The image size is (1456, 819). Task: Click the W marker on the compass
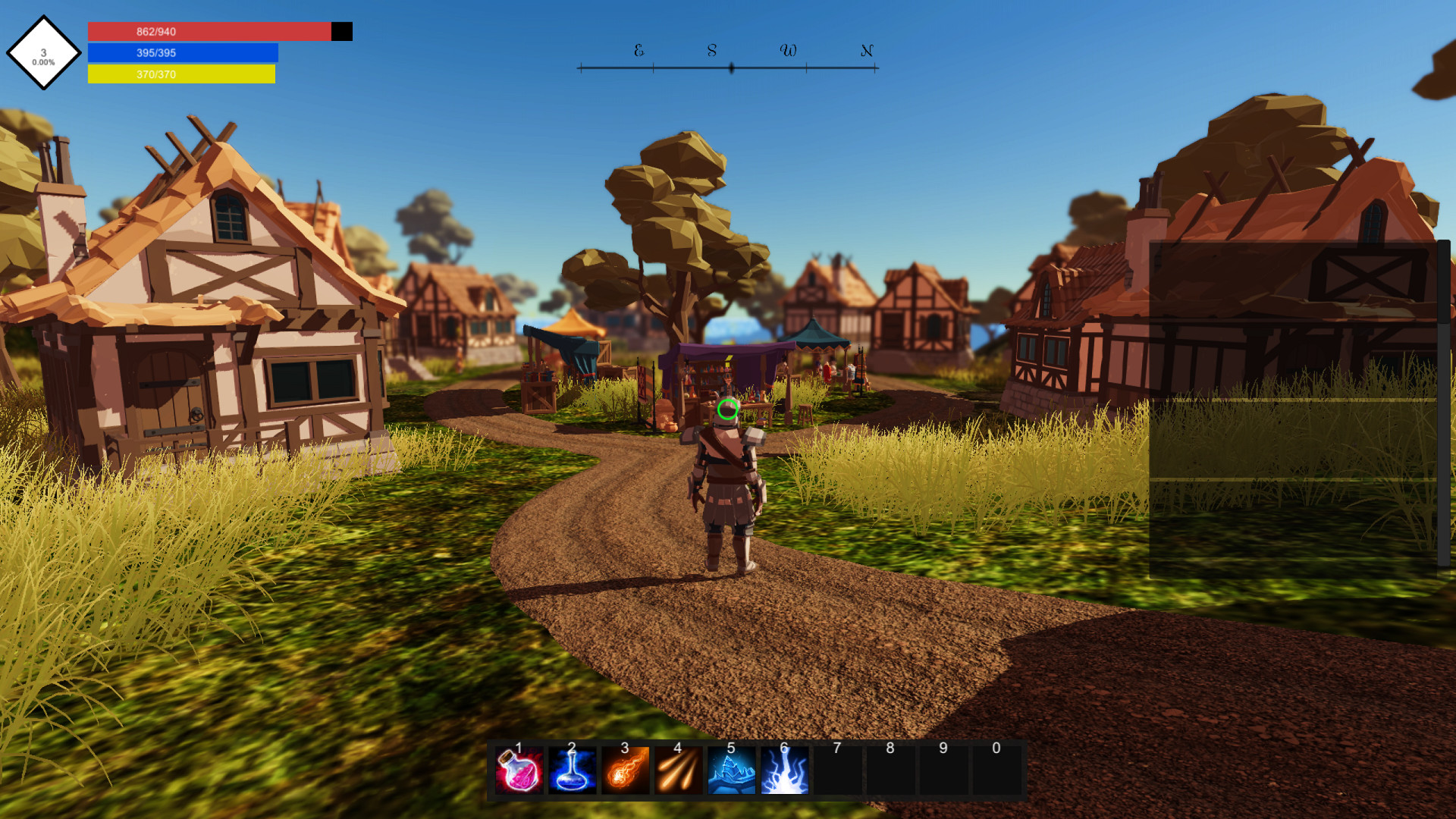pyautogui.click(x=789, y=52)
